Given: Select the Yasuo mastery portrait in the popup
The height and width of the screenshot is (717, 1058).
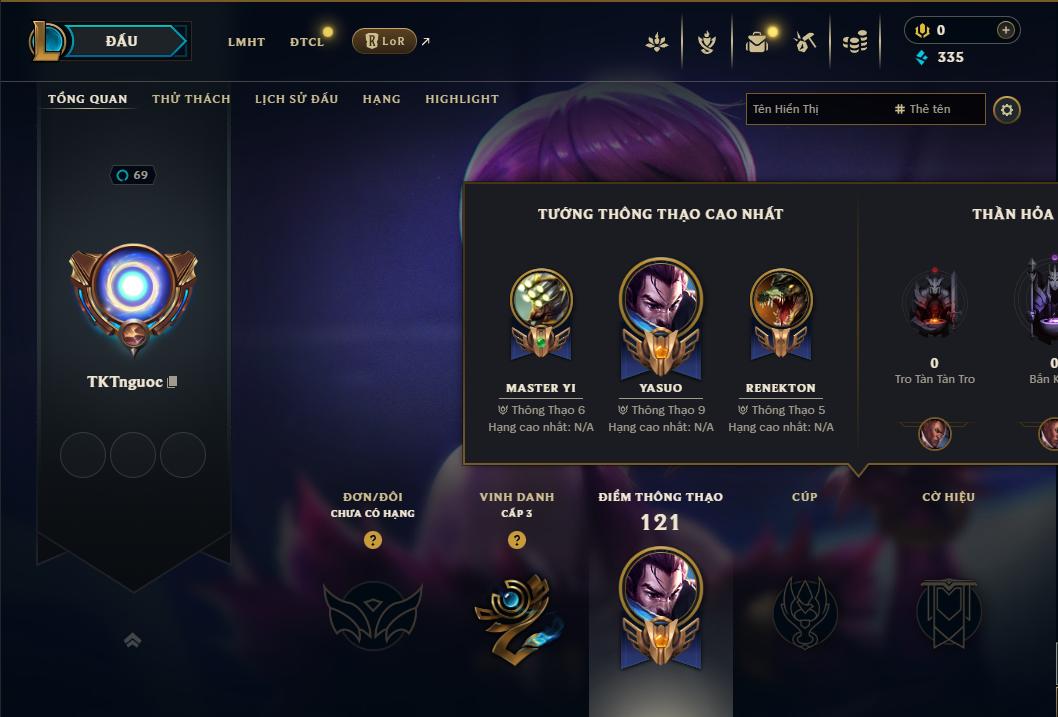Looking at the screenshot, I should pyautogui.click(x=661, y=300).
